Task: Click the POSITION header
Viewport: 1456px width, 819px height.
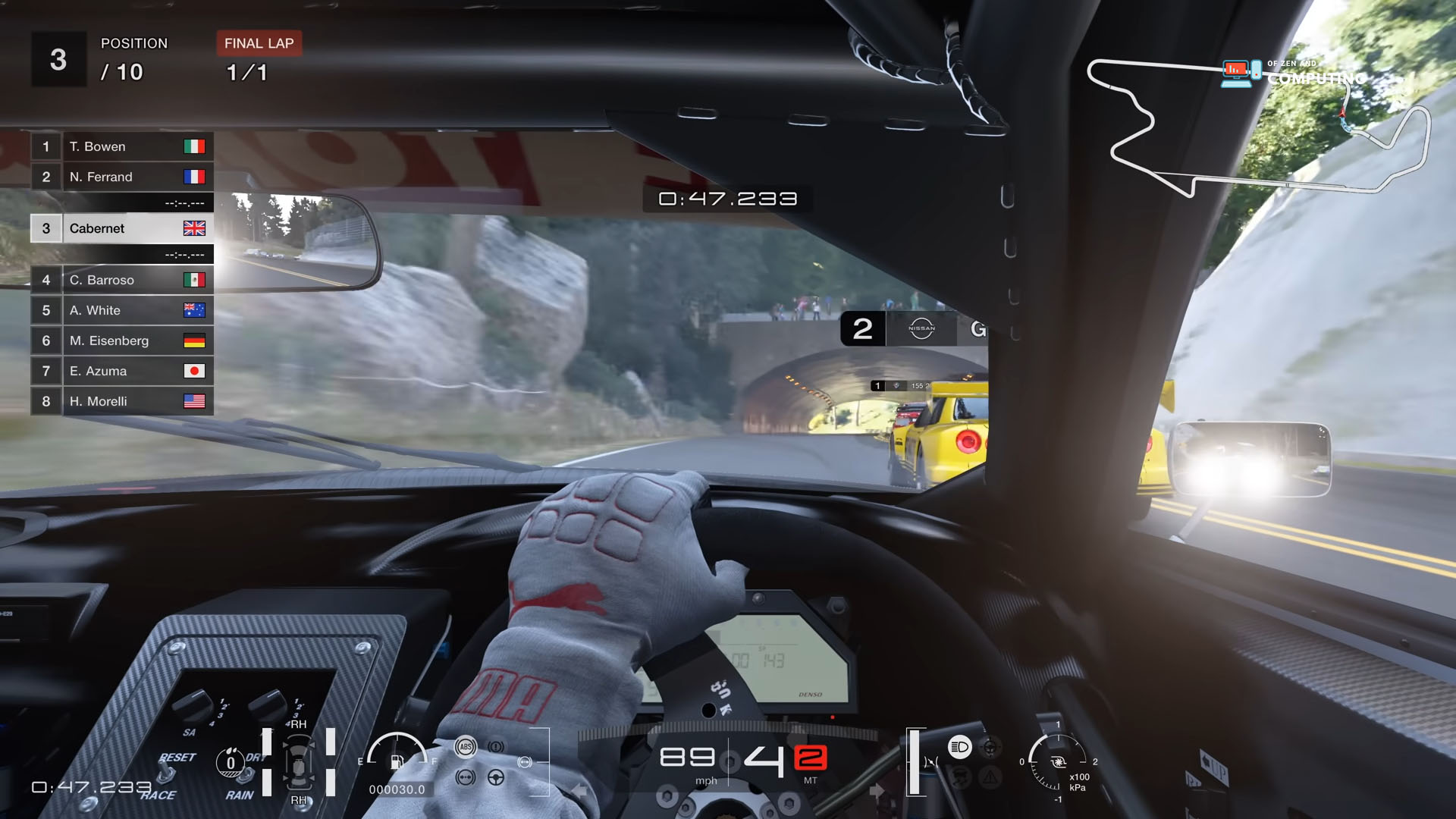Action: coord(135,43)
